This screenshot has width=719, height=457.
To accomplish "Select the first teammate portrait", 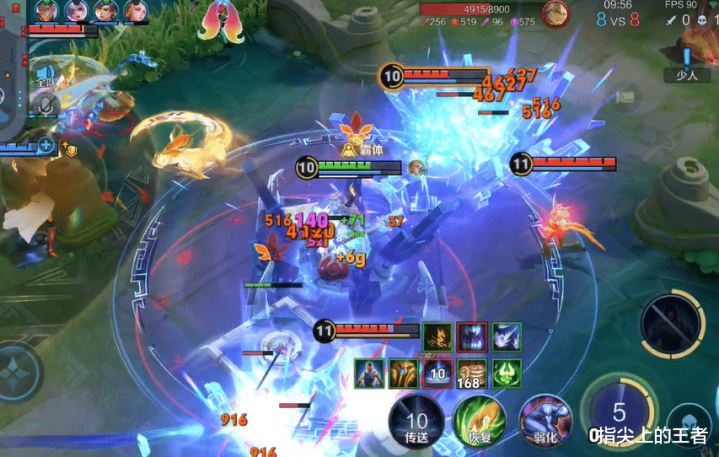I will tap(45, 11).
